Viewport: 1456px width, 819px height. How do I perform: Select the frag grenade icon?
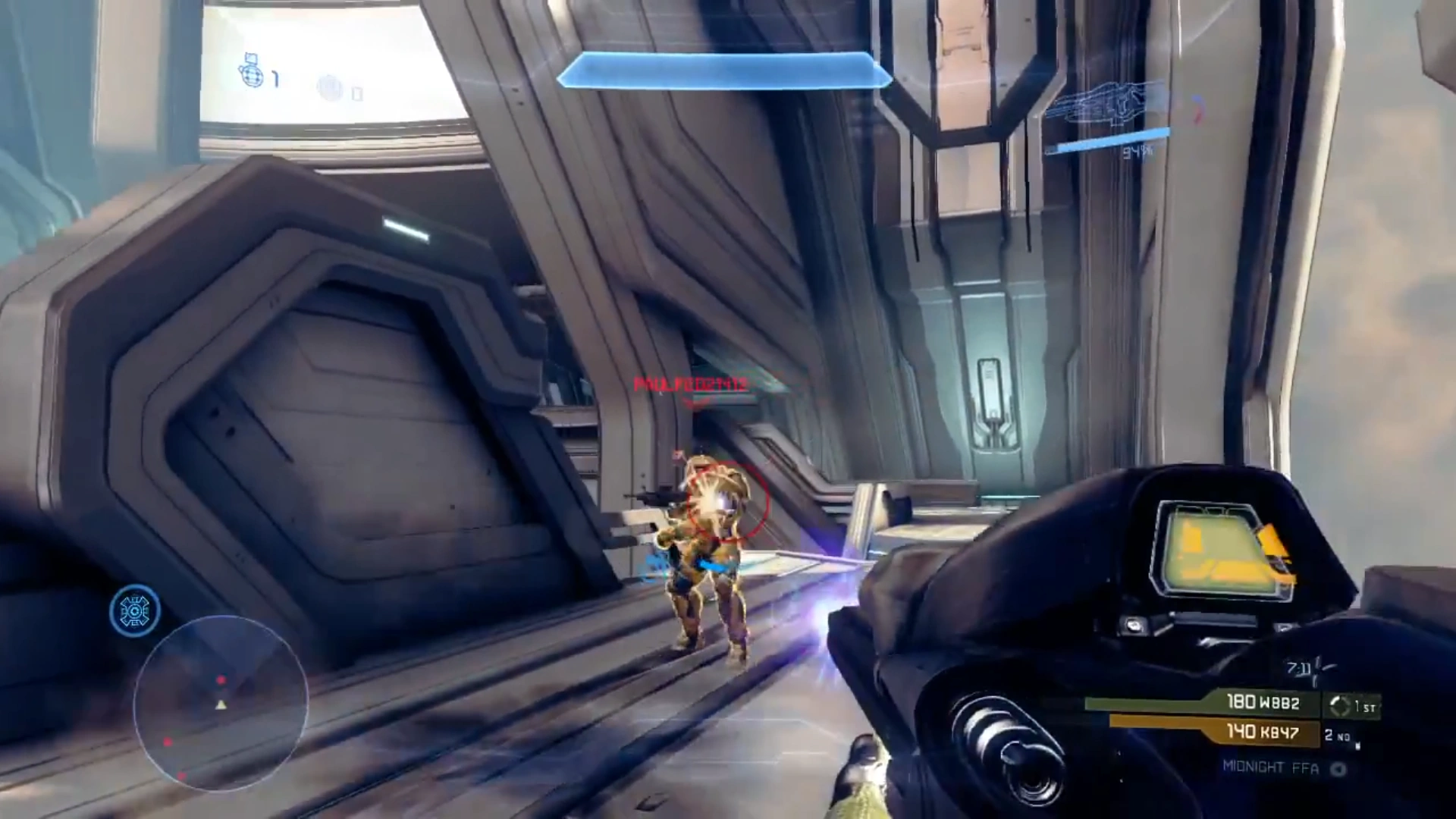coord(249,72)
